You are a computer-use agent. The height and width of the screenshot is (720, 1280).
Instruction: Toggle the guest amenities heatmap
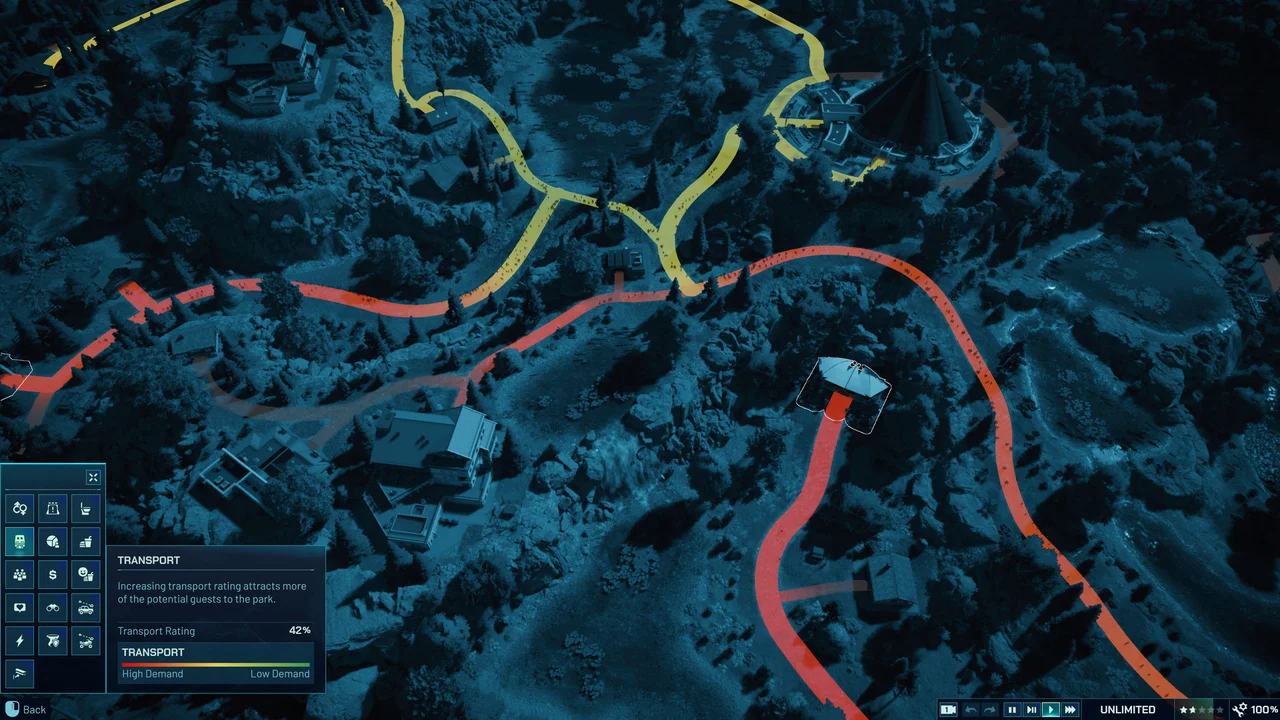(85, 574)
